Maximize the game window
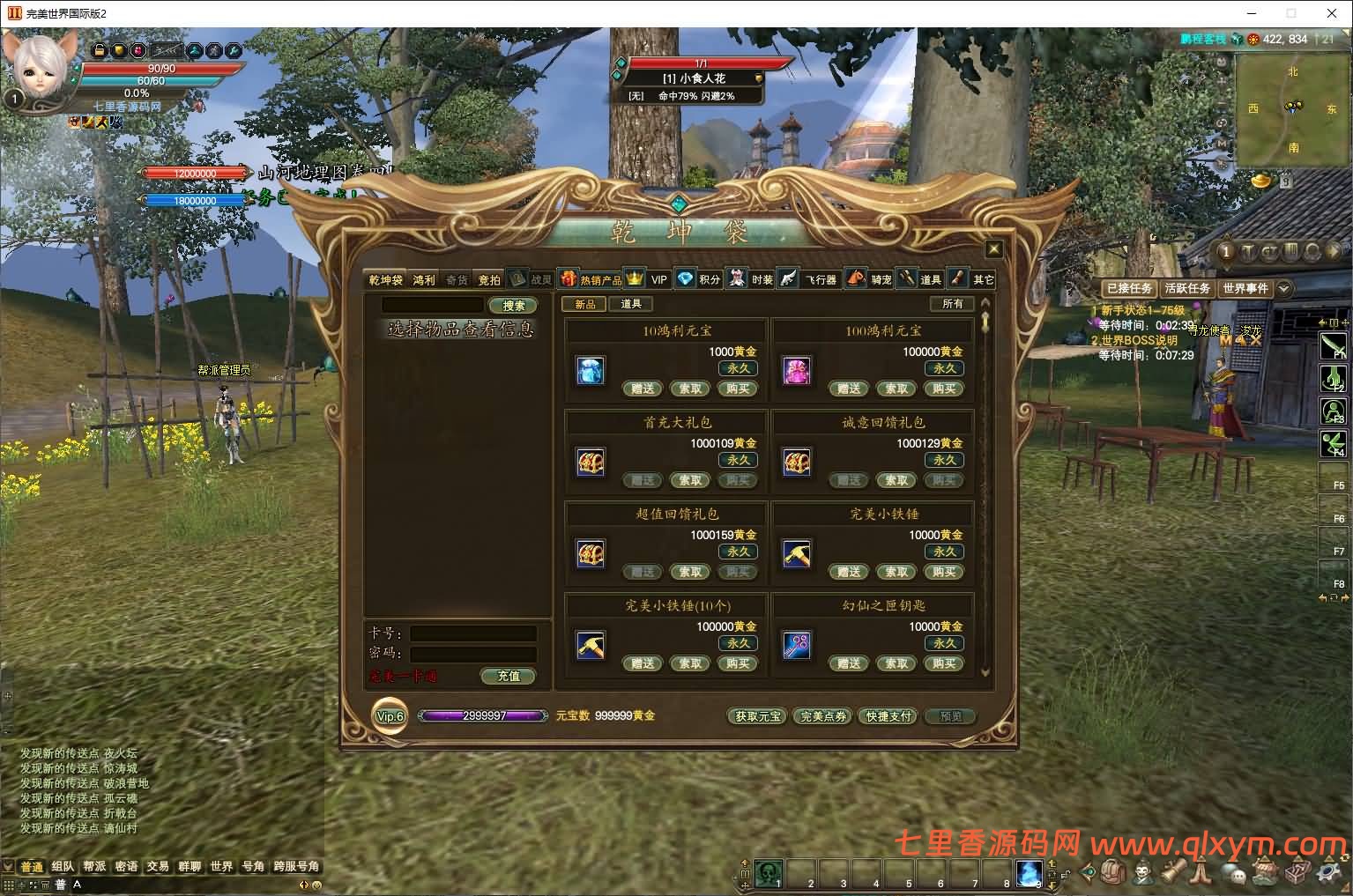1353x896 pixels. point(1291,13)
